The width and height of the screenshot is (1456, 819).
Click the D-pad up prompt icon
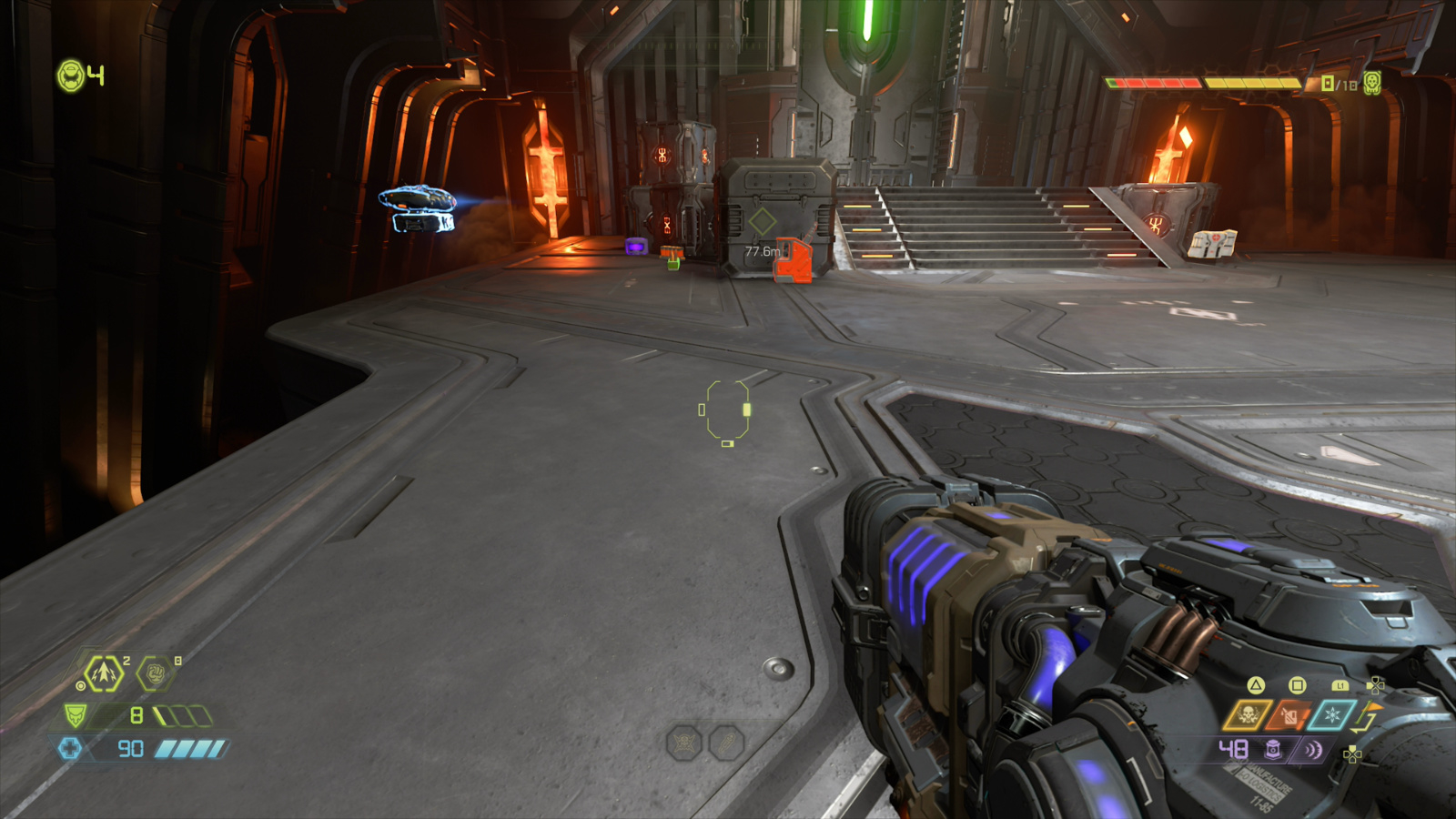pos(1352,755)
